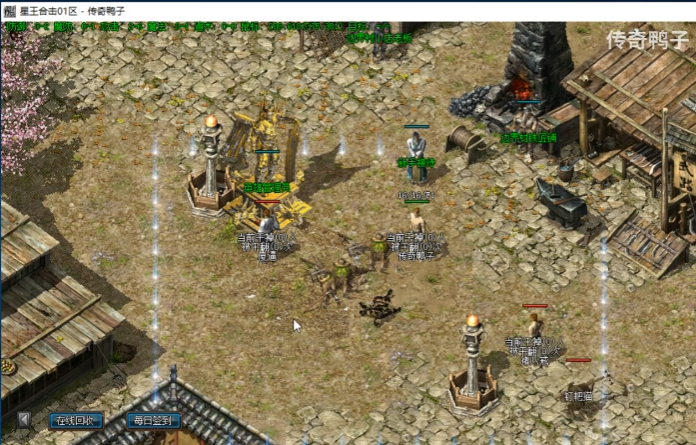This screenshot has width=696, height=445.
Task: Open the 每日签到 daily sign-in button
Action: [x=154, y=421]
